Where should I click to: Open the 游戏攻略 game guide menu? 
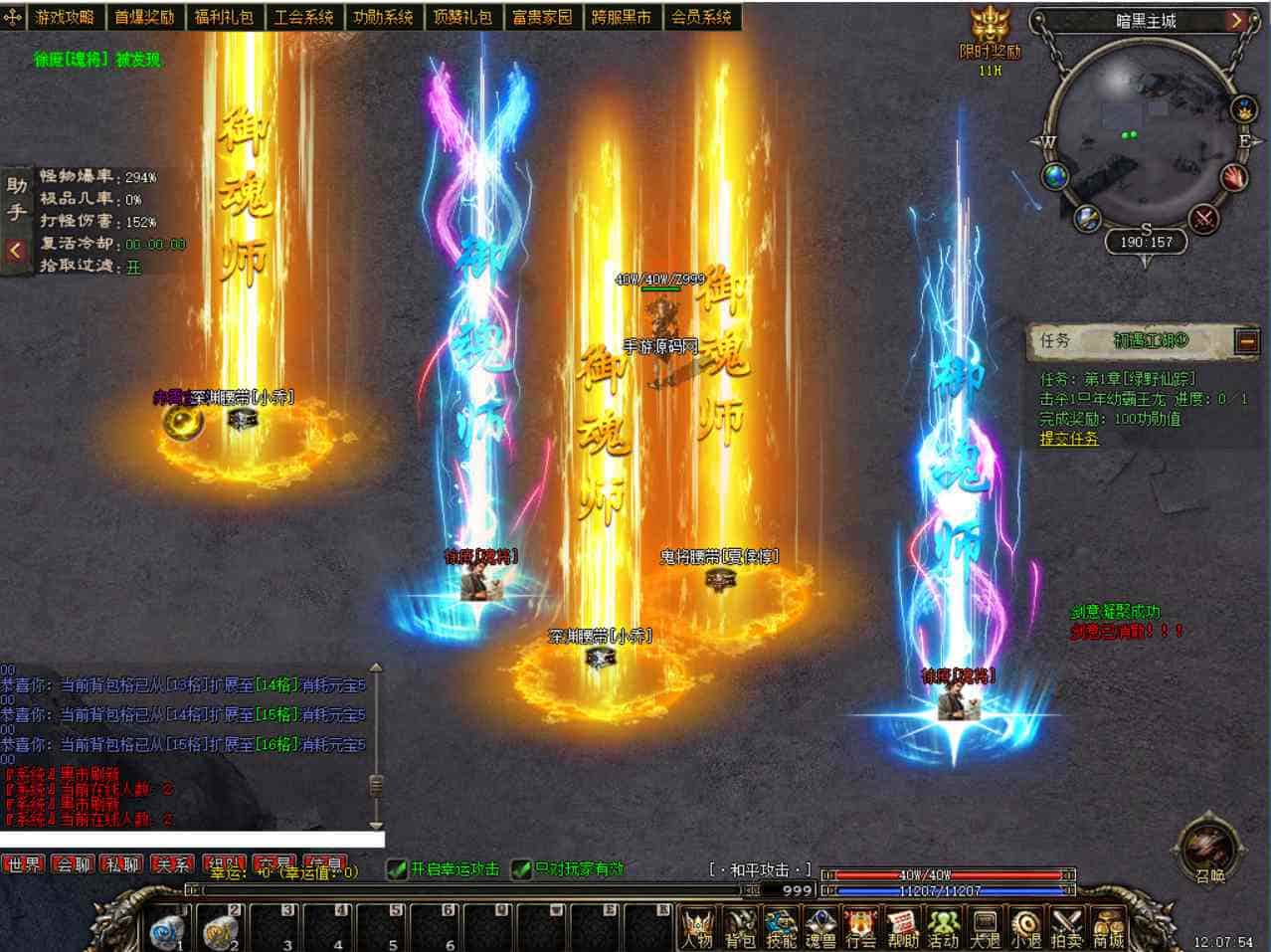65,17
